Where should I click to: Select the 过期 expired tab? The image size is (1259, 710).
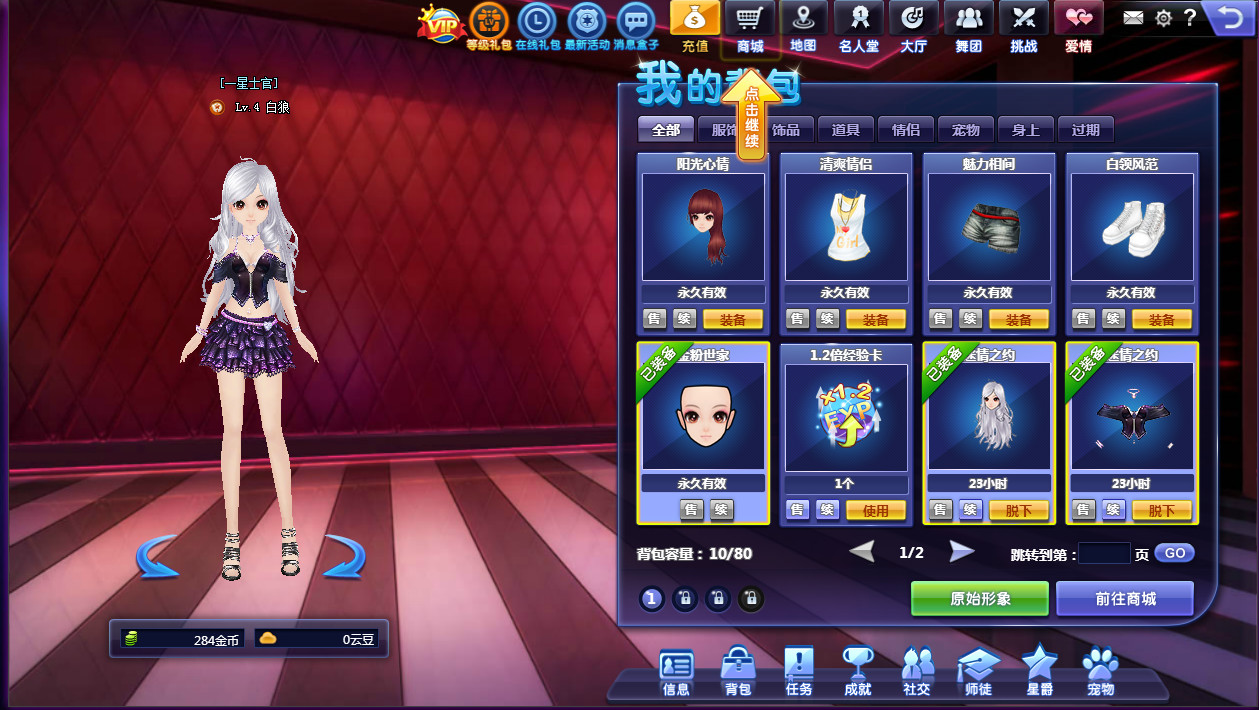(1086, 130)
